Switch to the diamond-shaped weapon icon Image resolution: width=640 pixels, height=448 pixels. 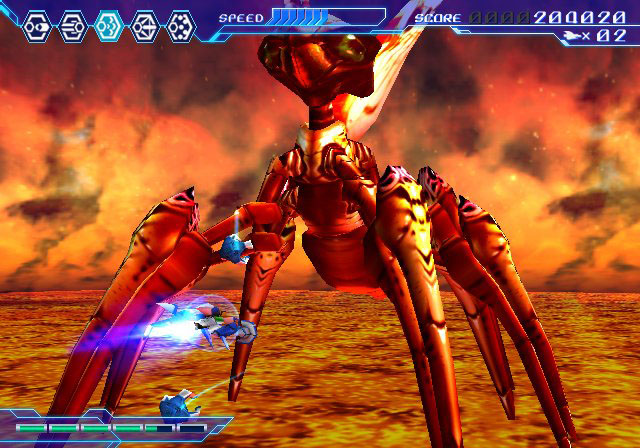[x=144, y=25]
